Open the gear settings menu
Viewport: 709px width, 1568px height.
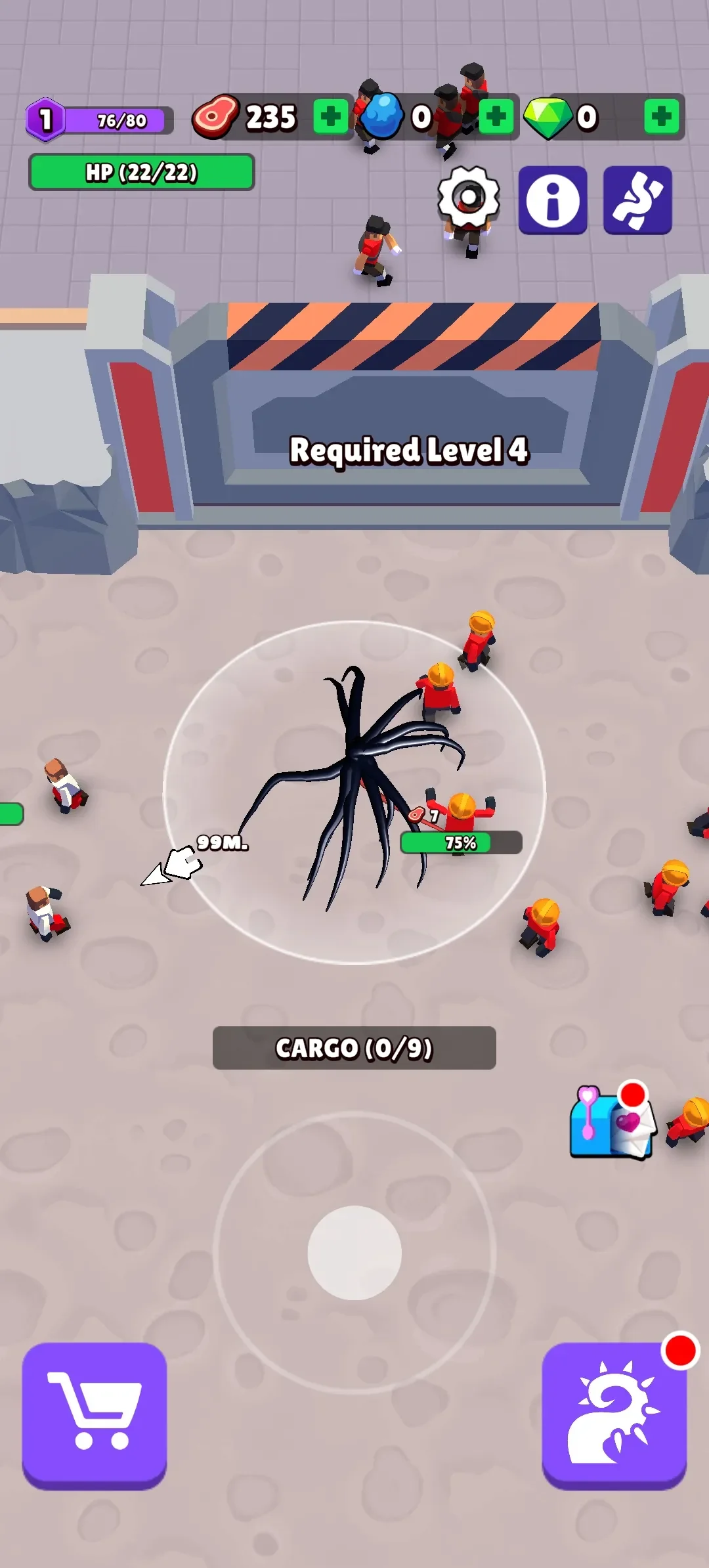pos(469,197)
